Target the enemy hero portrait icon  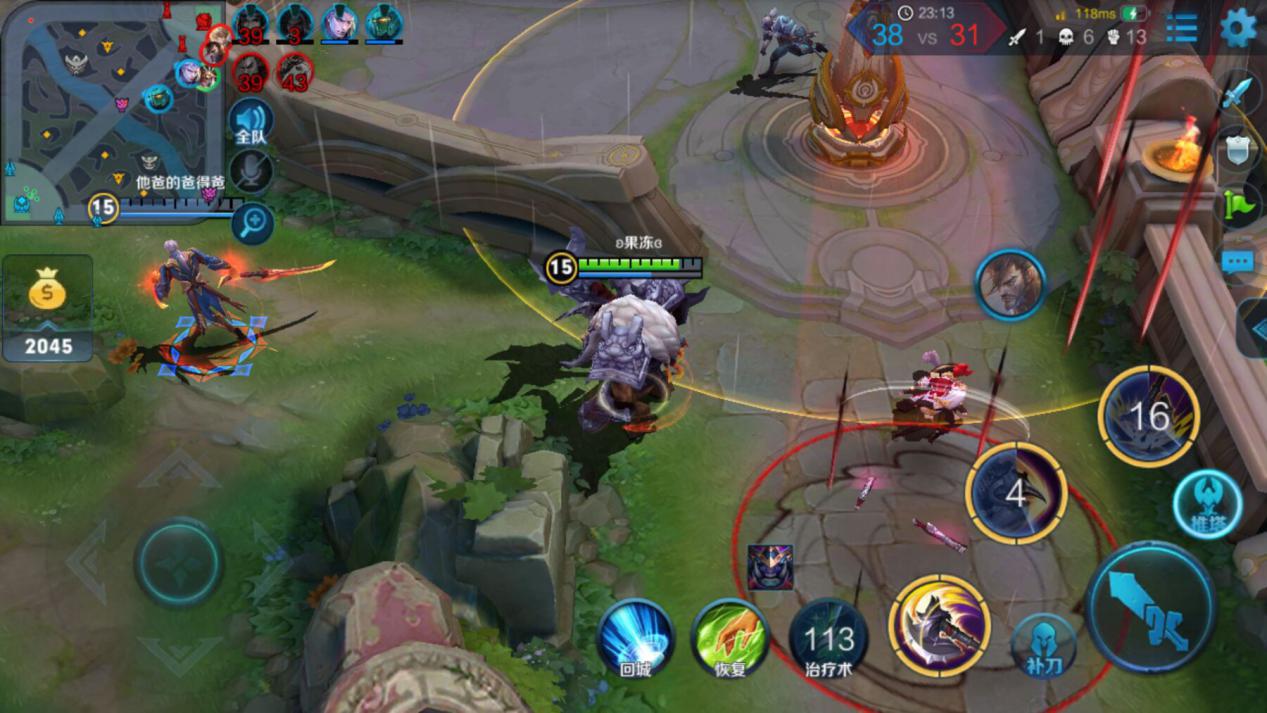pos(1010,285)
